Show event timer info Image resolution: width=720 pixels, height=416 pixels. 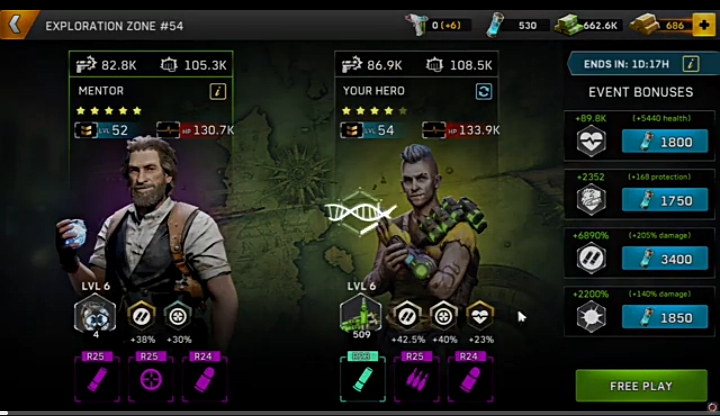click(x=690, y=64)
